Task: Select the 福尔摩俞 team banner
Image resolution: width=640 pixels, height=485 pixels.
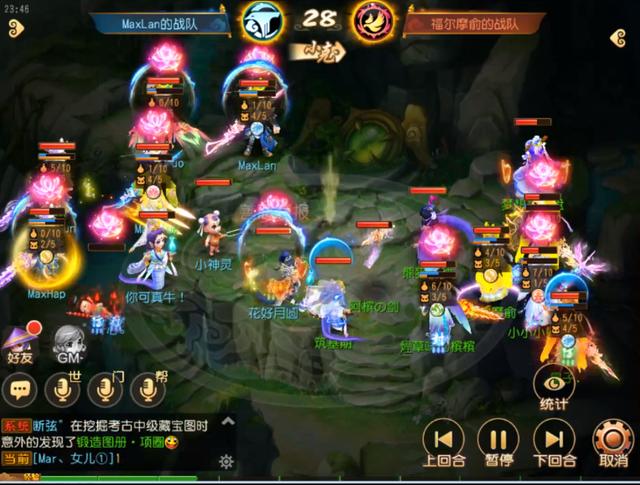Action: [x=475, y=23]
